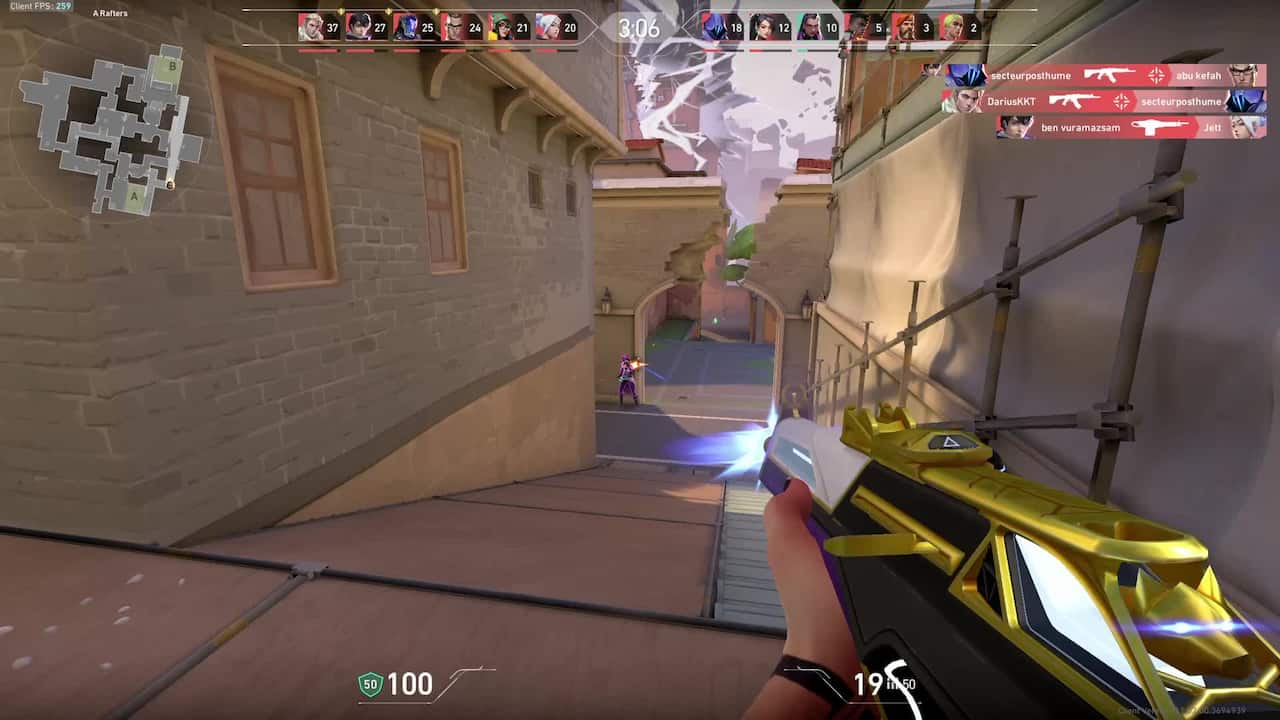Choose the player portrait with score 27
The image size is (1280, 720).
tap(358, 27)
